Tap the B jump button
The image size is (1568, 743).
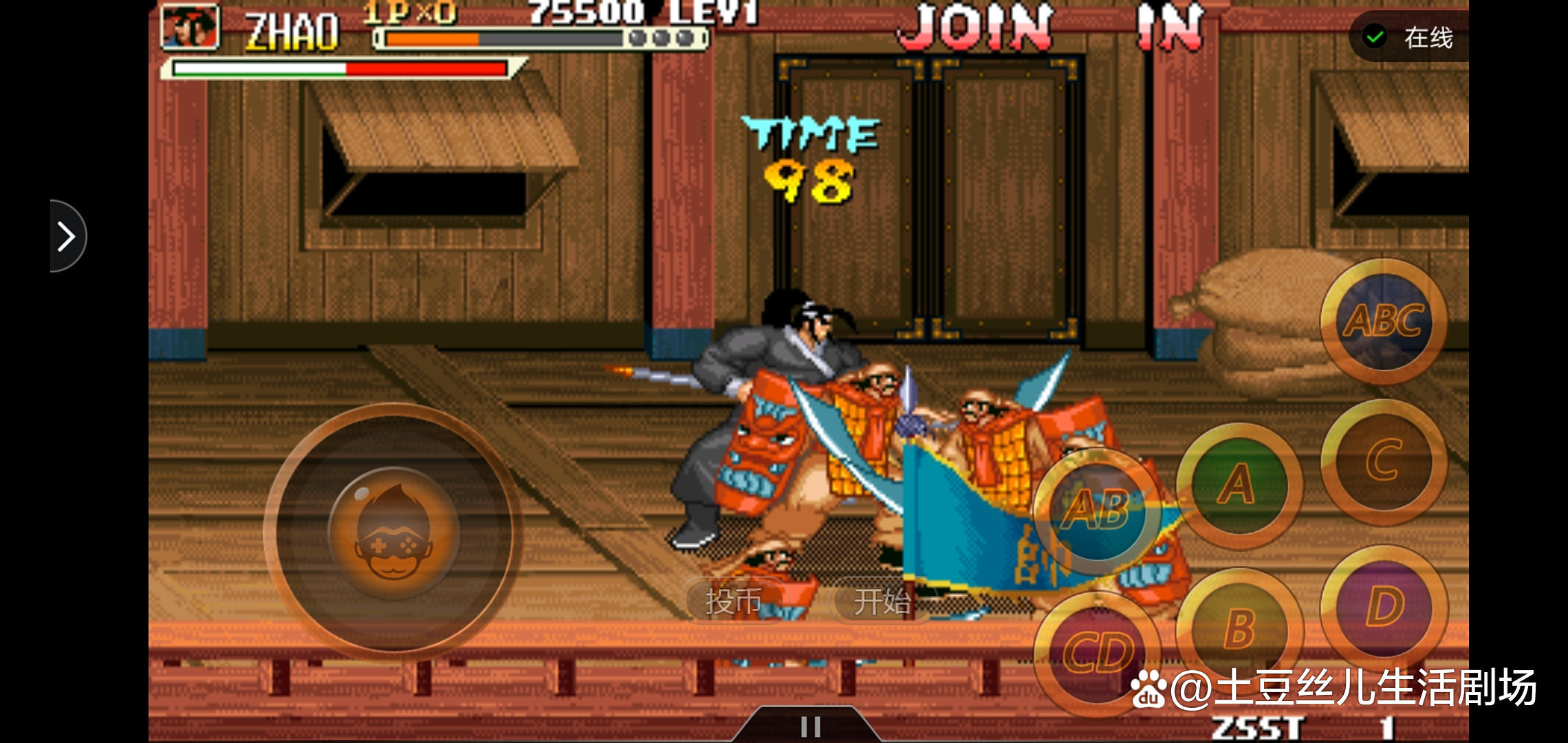(x=1239, y=627)
